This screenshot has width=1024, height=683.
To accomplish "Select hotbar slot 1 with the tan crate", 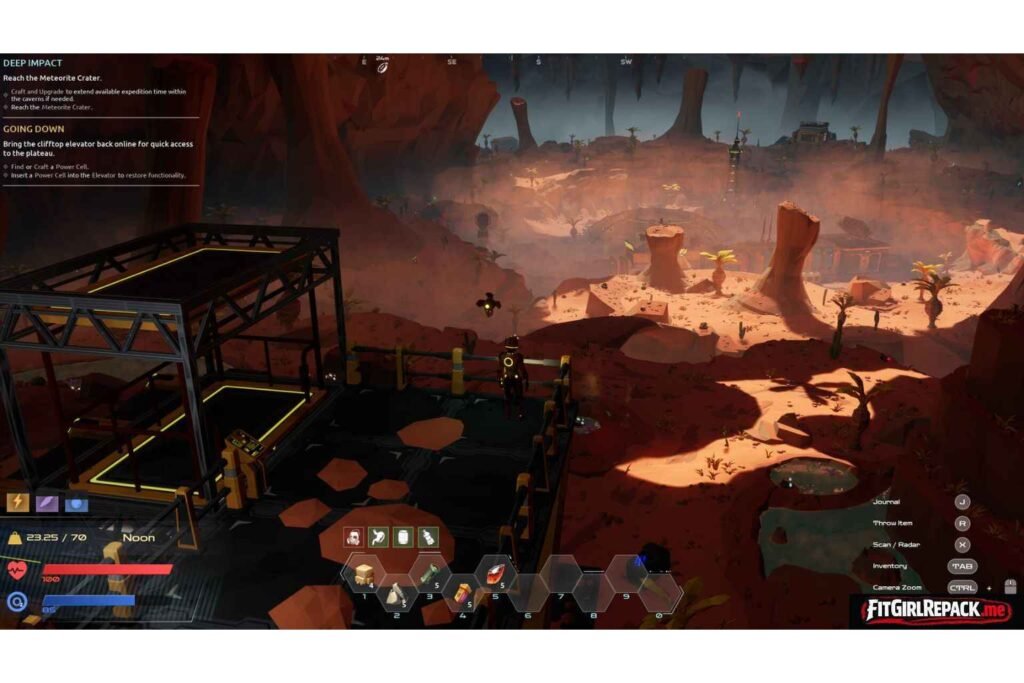I will tap(365, 574).
